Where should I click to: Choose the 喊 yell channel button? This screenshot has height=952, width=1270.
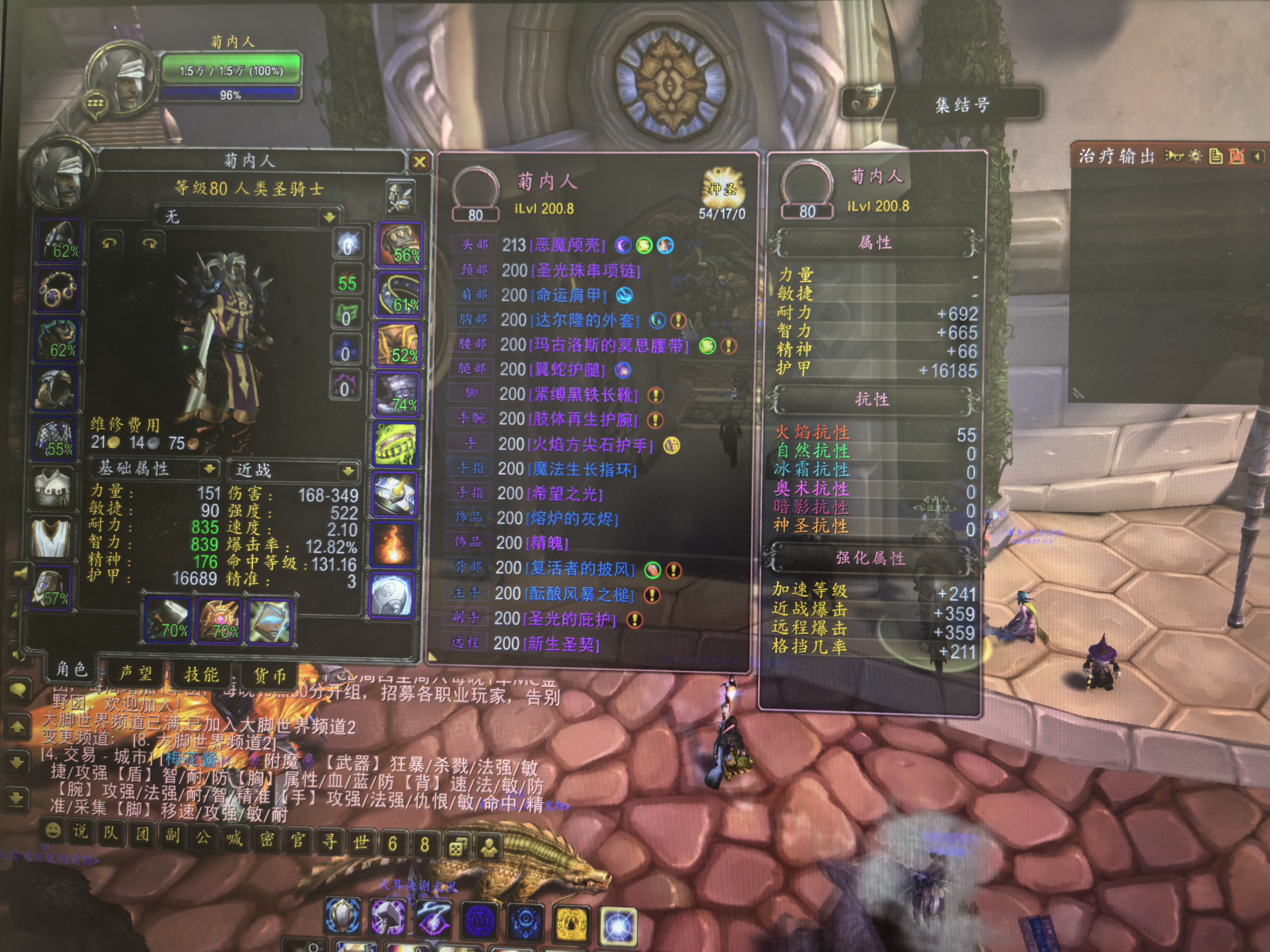coord(234,838)
